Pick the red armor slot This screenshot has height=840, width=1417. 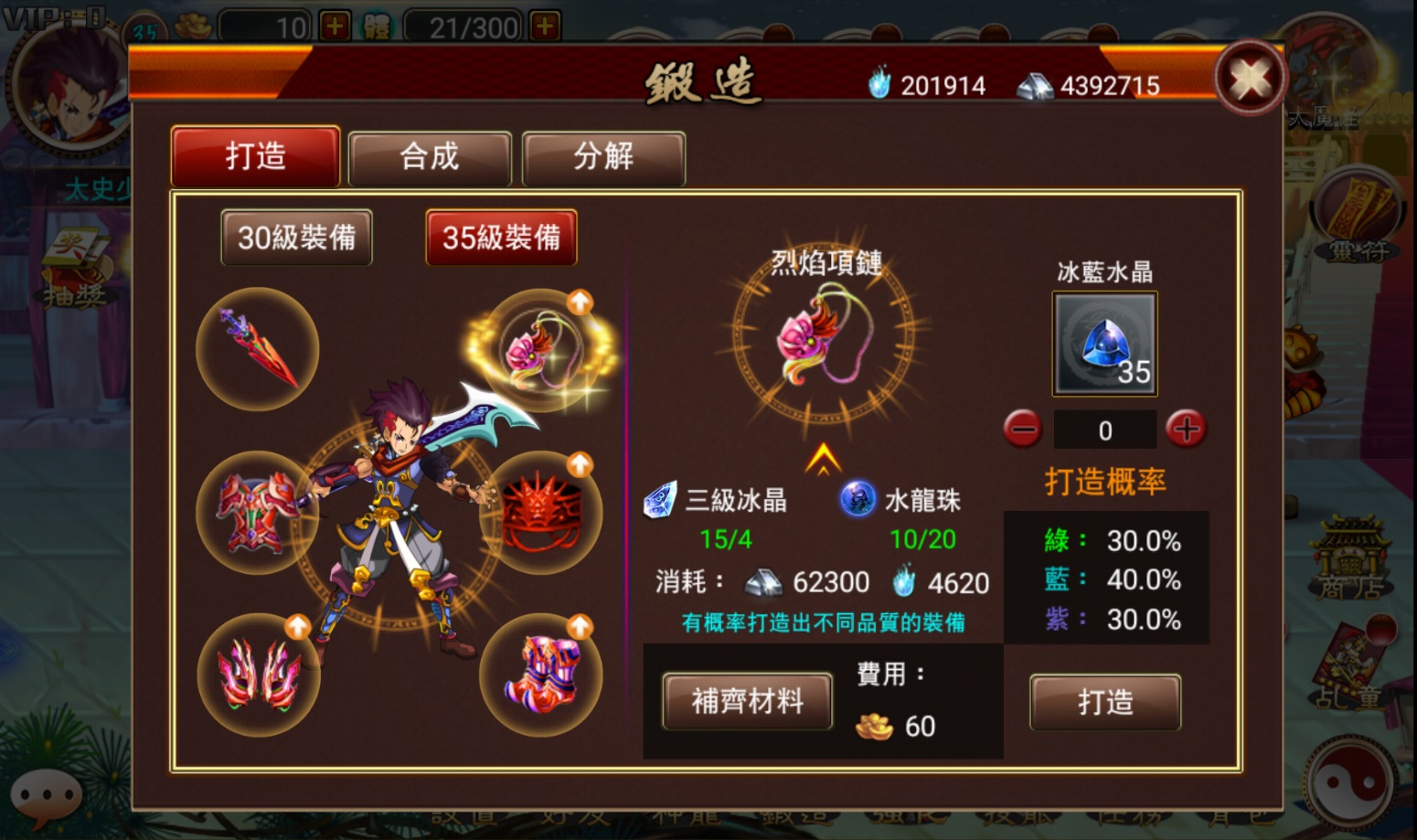tap(258, 512)
